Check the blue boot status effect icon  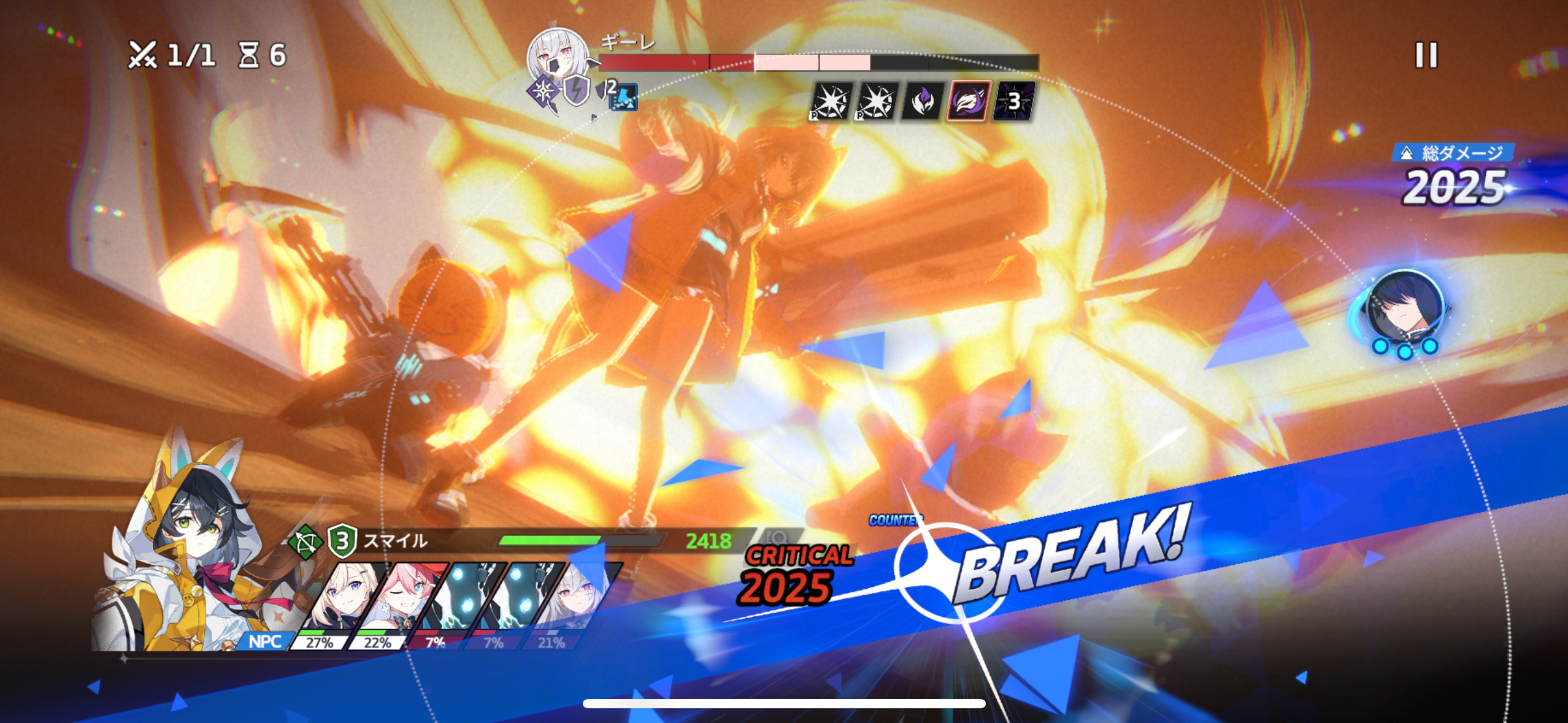tap(623, 97)
